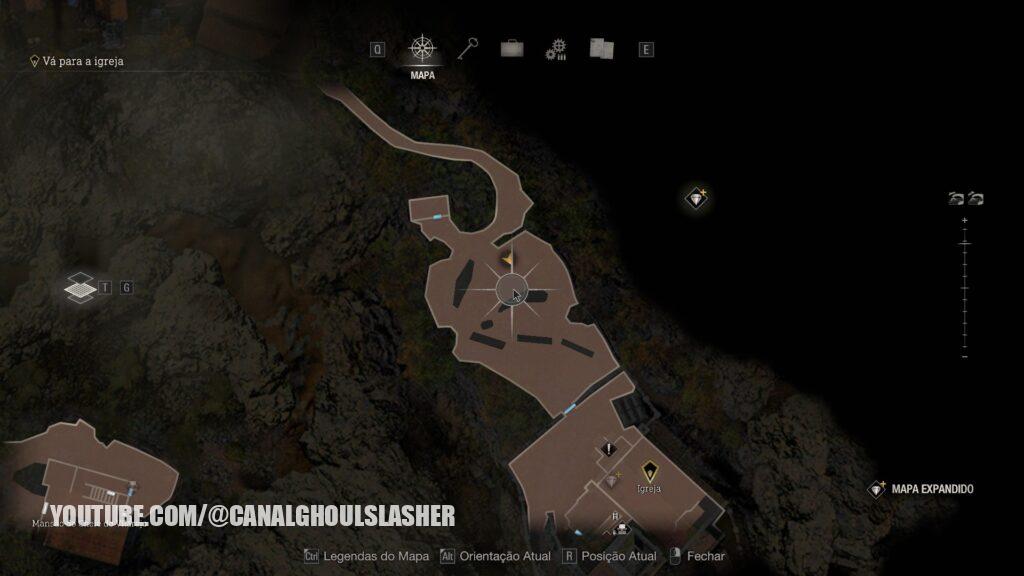Click the glowing treasure marker outside the map

pyautogui.click(x=697, y=198)
